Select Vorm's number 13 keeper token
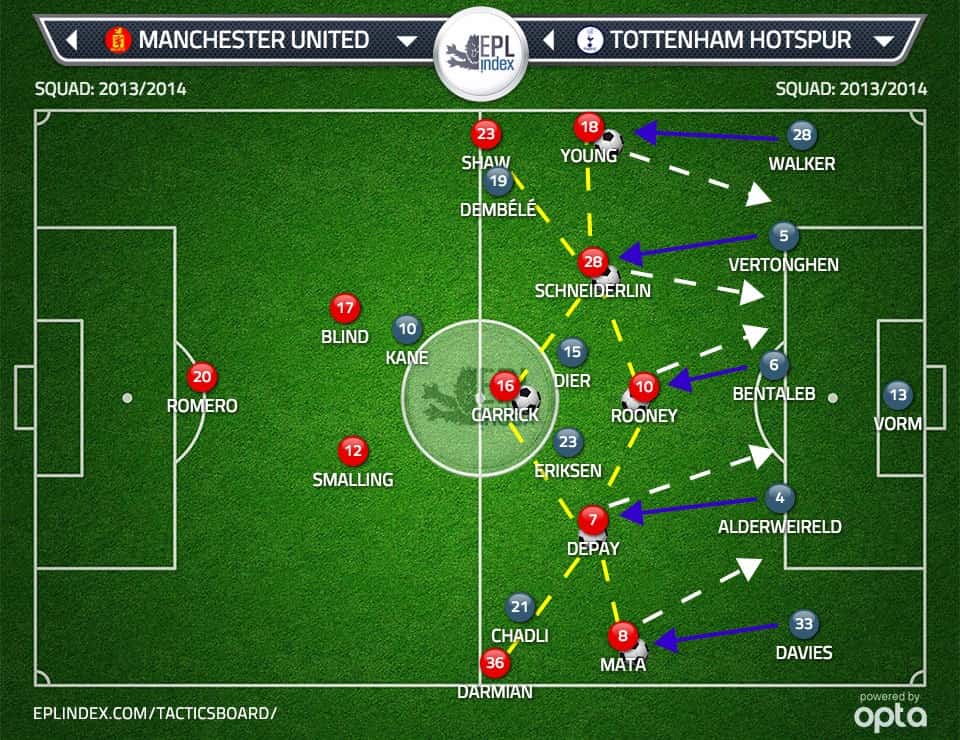The image size is (960, 740). [898, 394]
